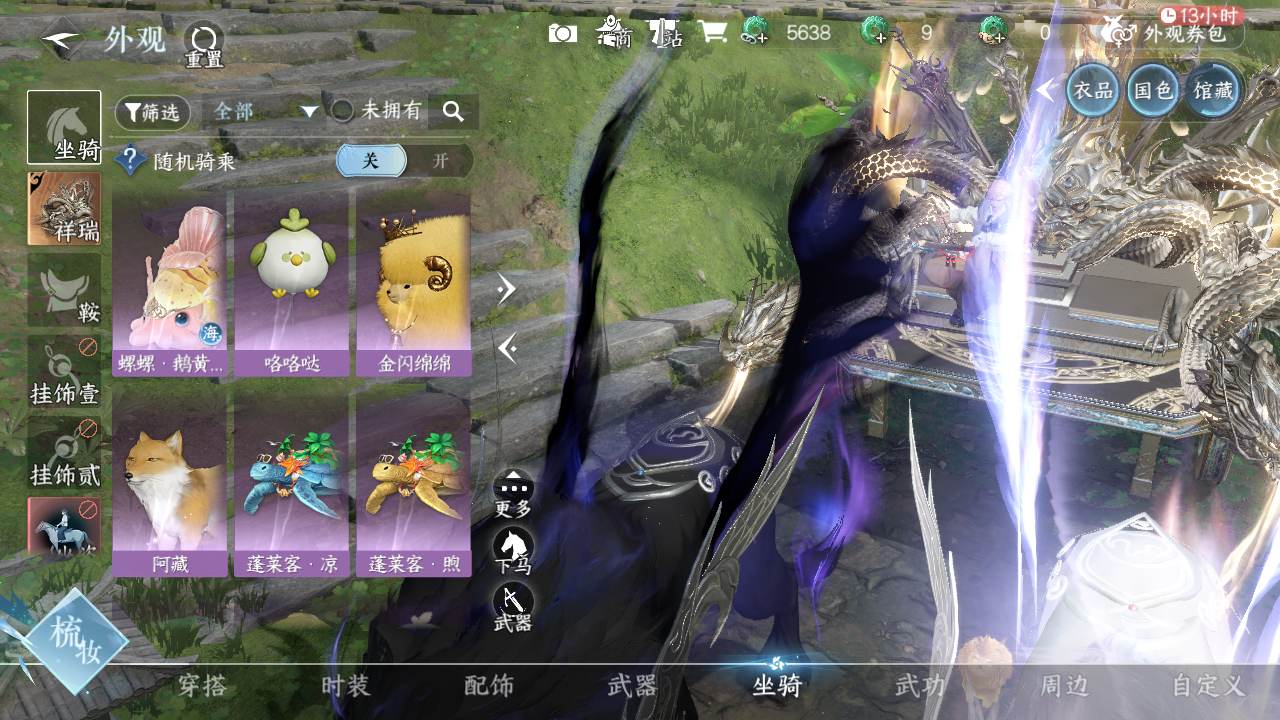Click the 更多 more options button

[513, 494]
